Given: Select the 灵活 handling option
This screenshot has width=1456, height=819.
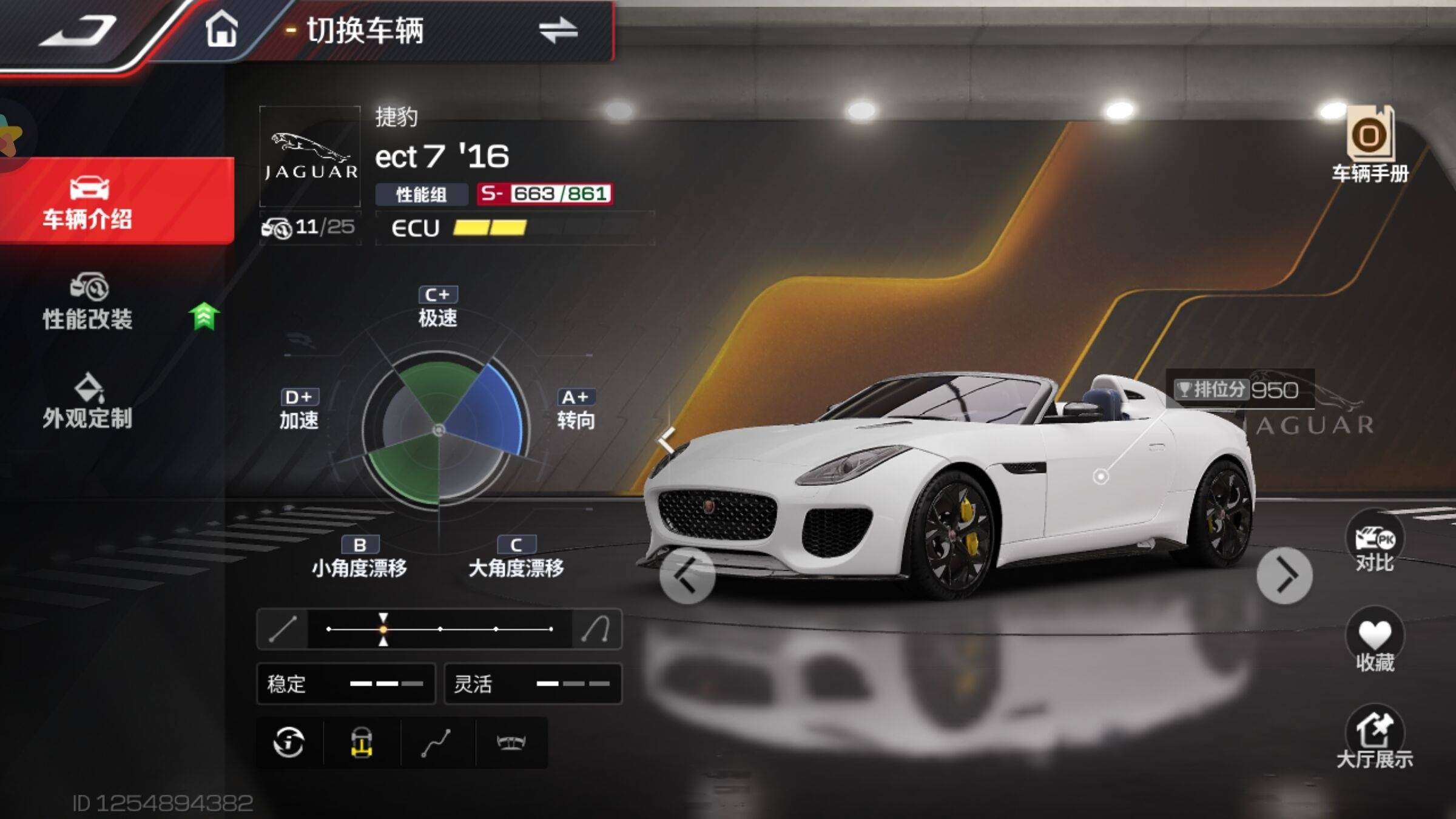Looking at the screenshot, I should tap(533, 684).
